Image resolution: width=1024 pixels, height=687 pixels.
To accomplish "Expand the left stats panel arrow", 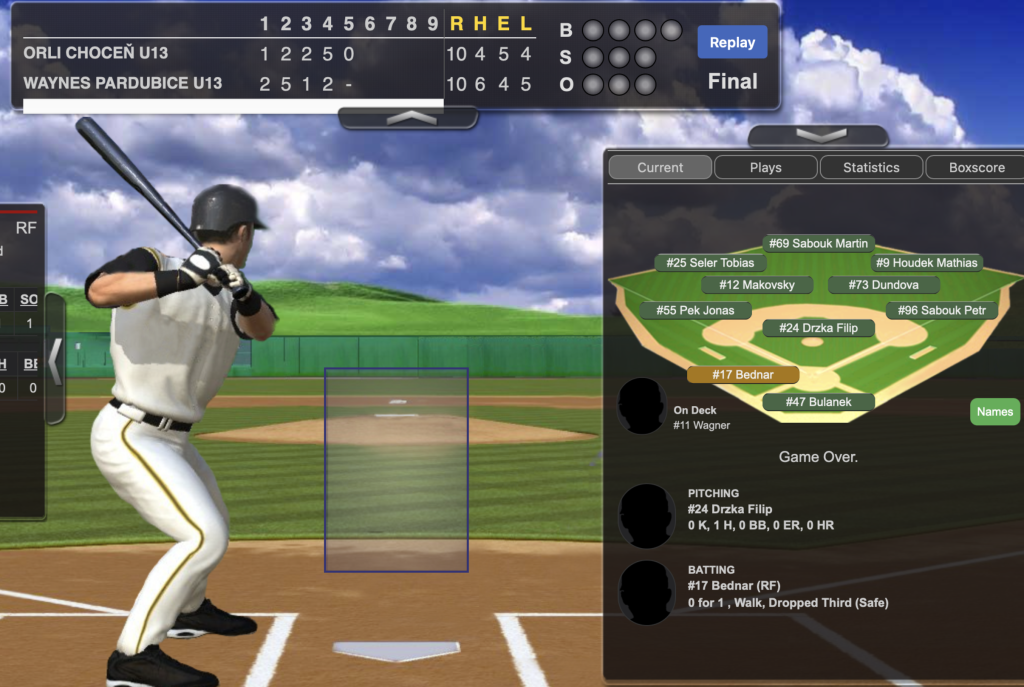I will click(55, 361).
